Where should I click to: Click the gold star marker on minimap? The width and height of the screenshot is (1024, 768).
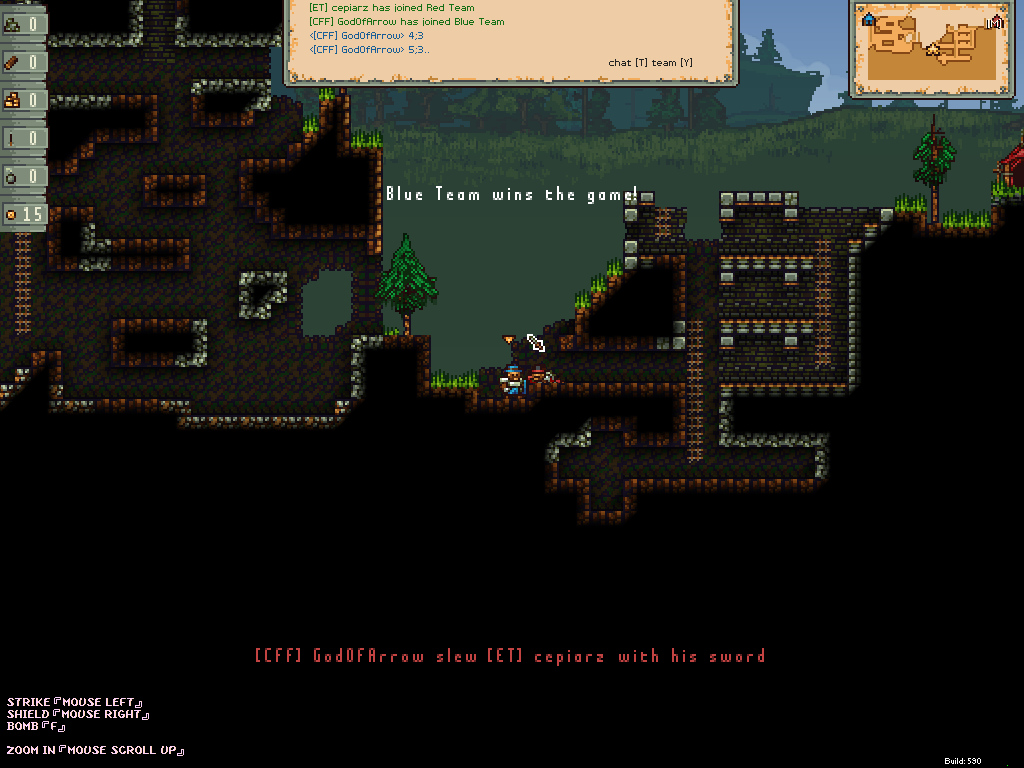(933, 48)
